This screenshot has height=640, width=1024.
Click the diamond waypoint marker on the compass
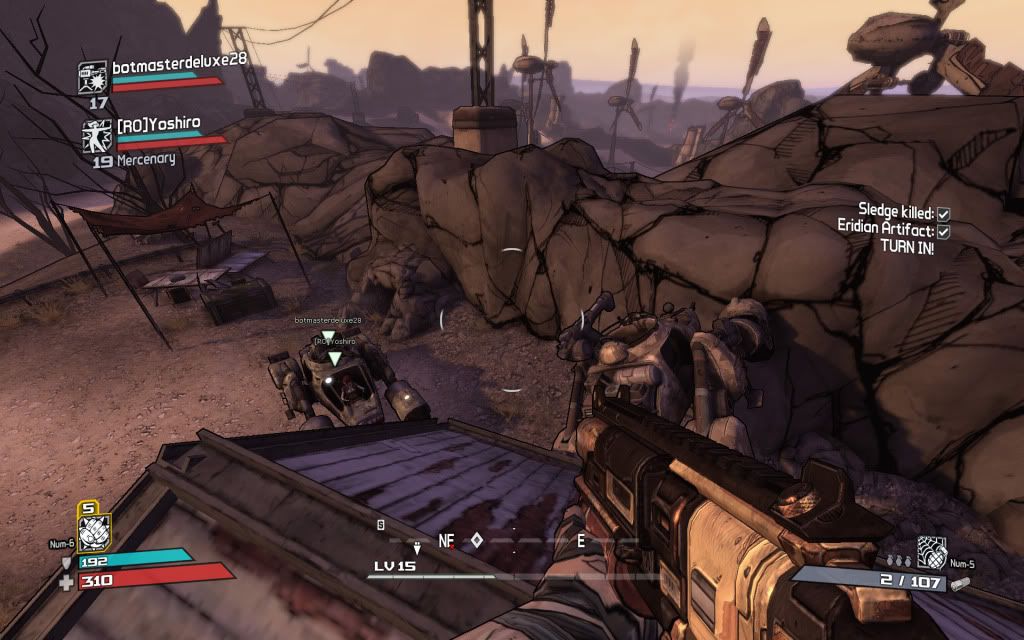[477, 540]
